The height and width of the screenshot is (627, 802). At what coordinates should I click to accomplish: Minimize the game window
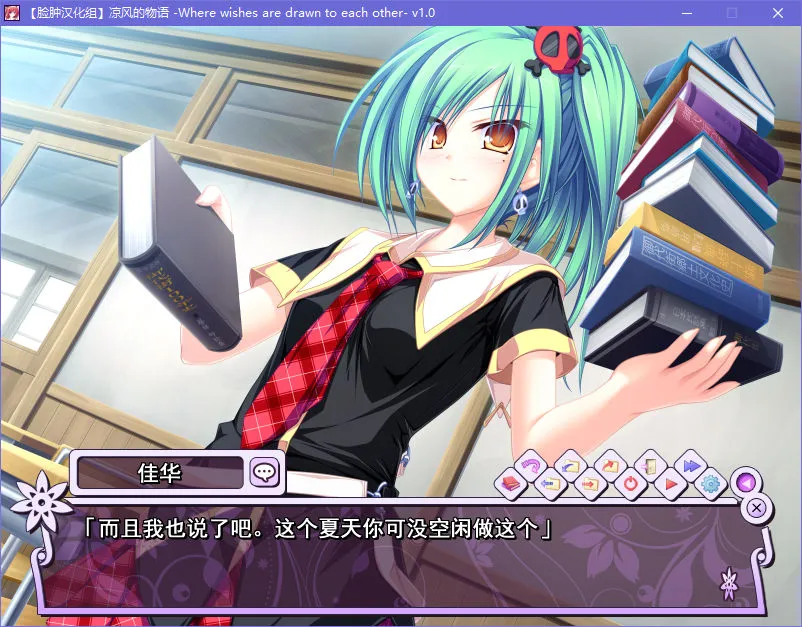point(687,13)
